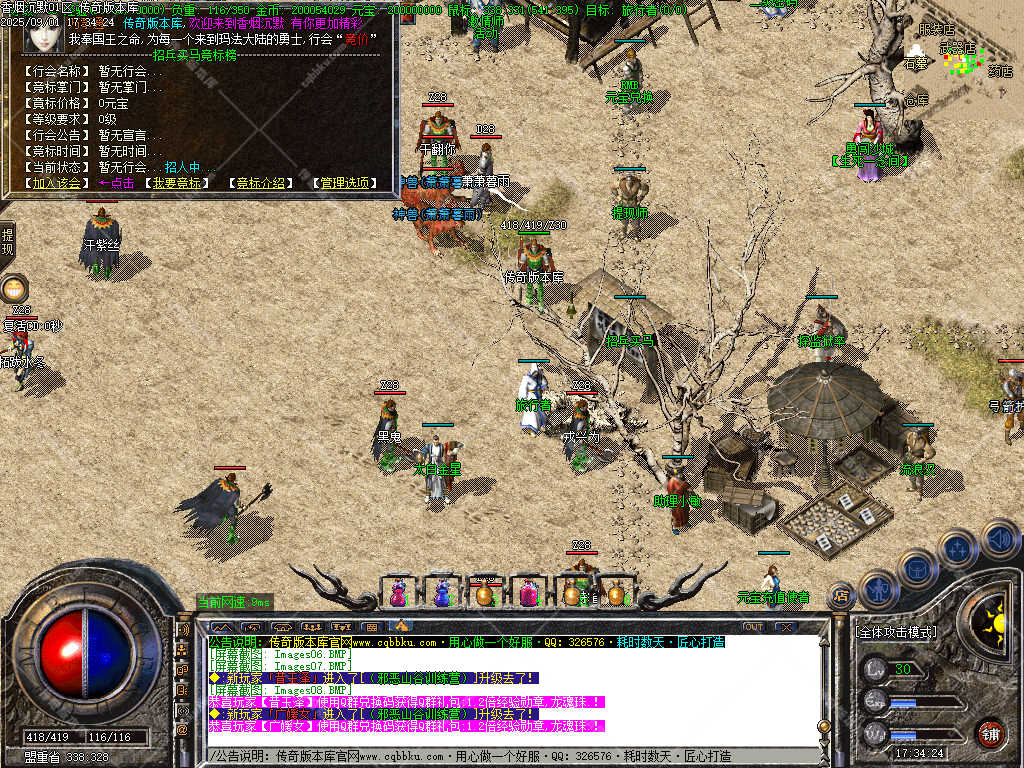Image resolution: width=1024 pixels, height=768 pixels.
Task: Open the skills sparkle round button
Action: [x=958, y=548]
